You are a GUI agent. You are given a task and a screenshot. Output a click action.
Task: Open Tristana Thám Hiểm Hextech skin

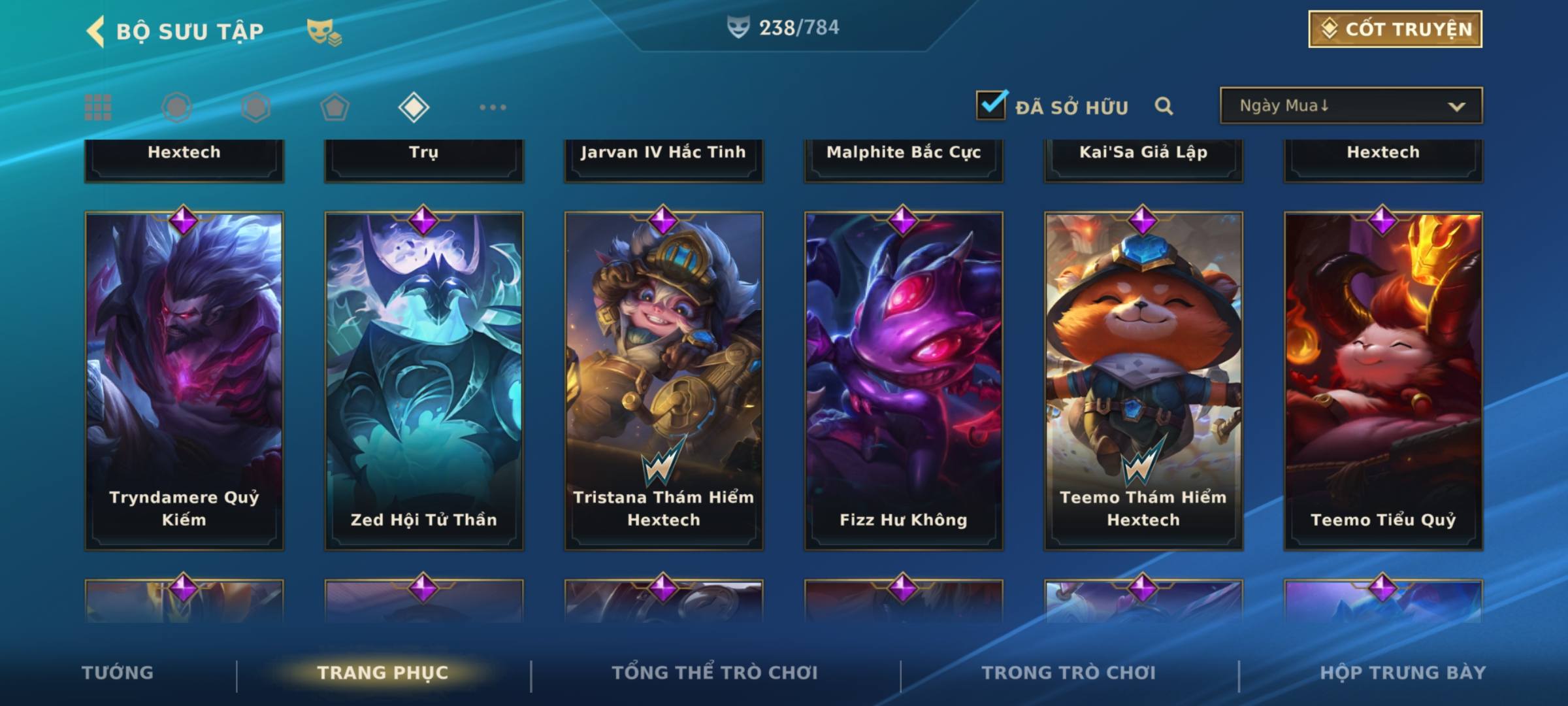click(664, 380)
